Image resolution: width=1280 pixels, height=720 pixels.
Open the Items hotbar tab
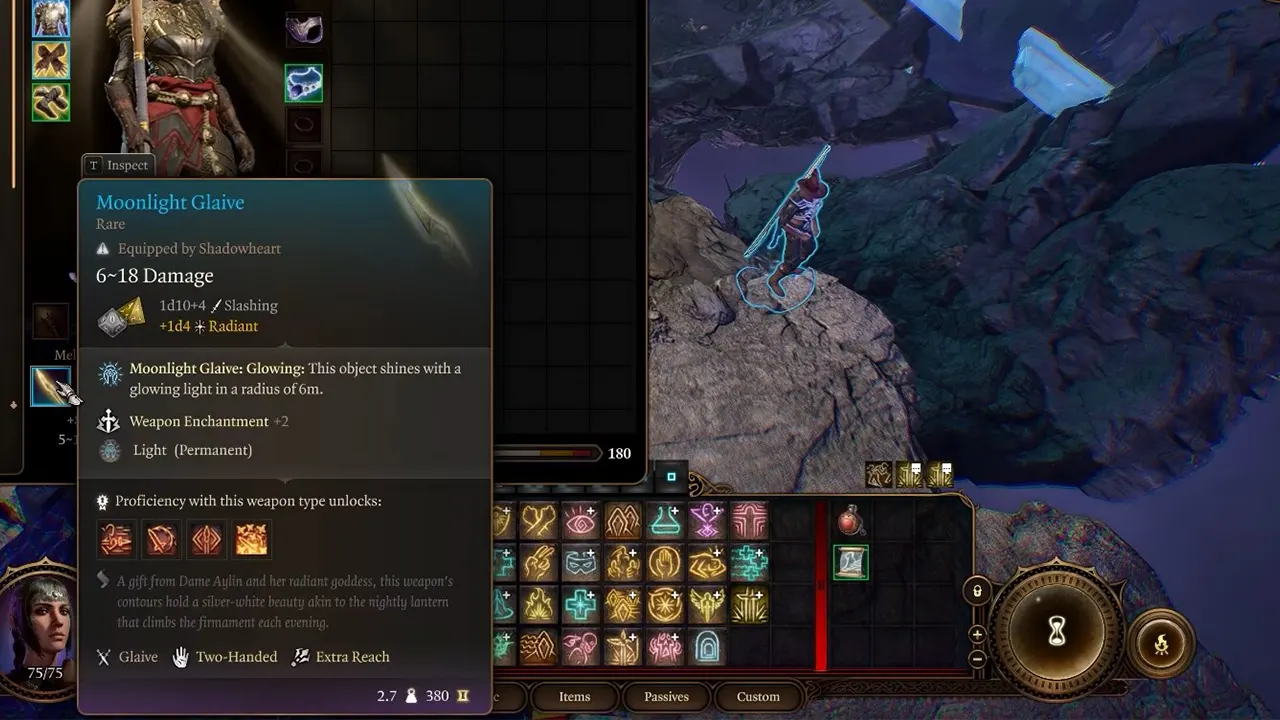[574, 696]
